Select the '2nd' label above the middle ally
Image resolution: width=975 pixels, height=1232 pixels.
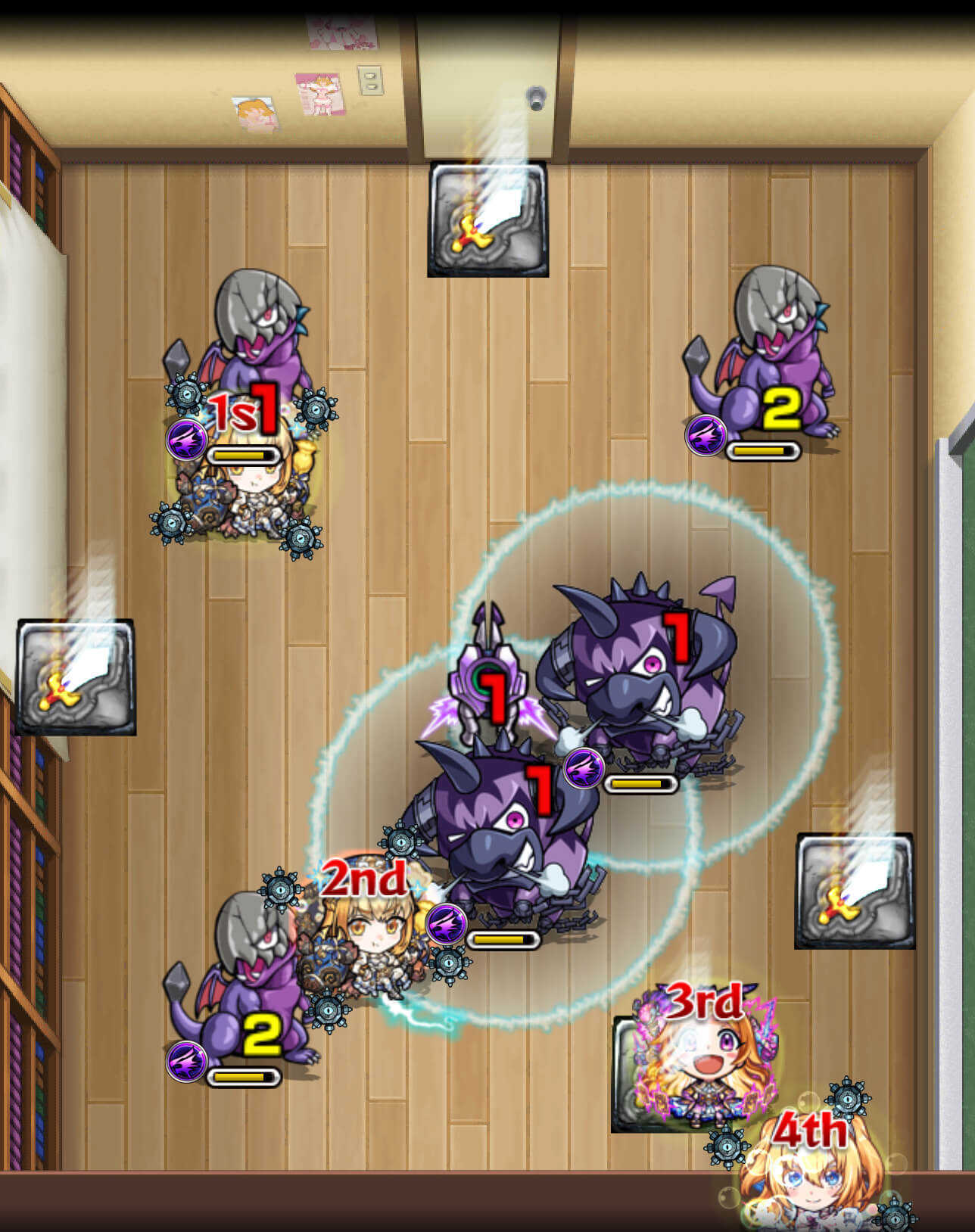point(362,879)
